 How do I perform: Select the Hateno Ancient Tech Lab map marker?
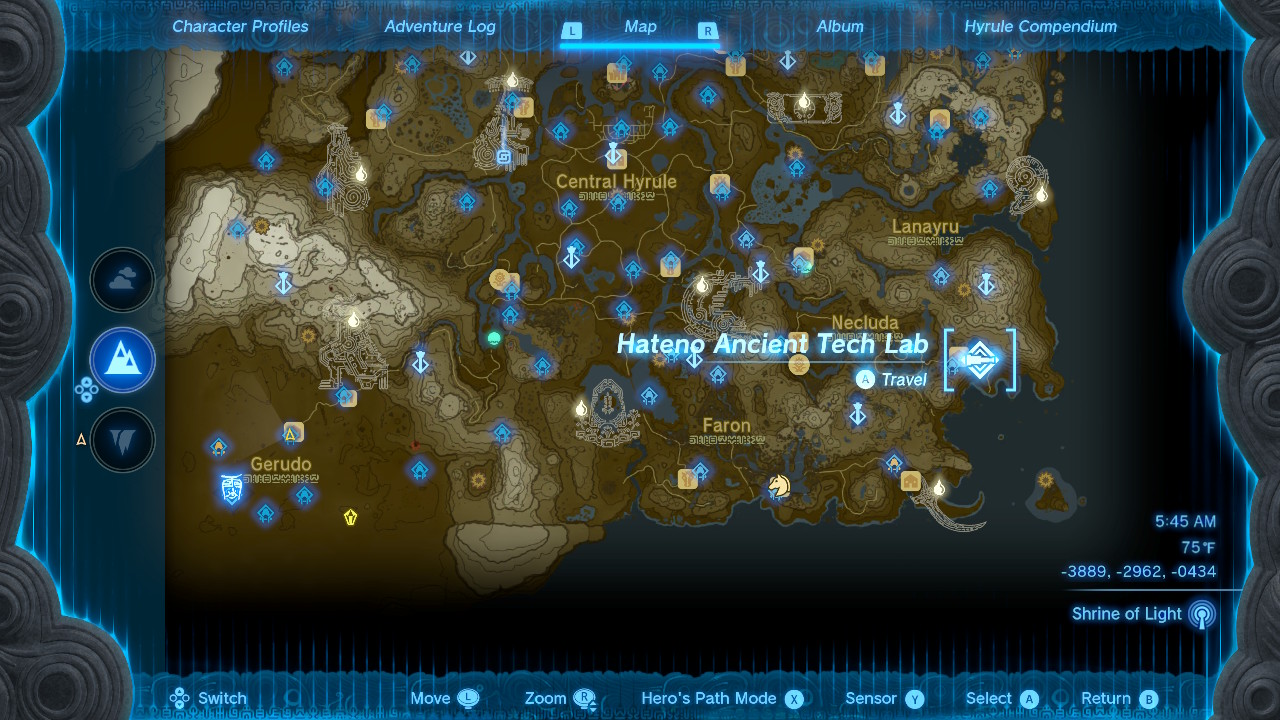pyautogui.click(x=979, y=360)
